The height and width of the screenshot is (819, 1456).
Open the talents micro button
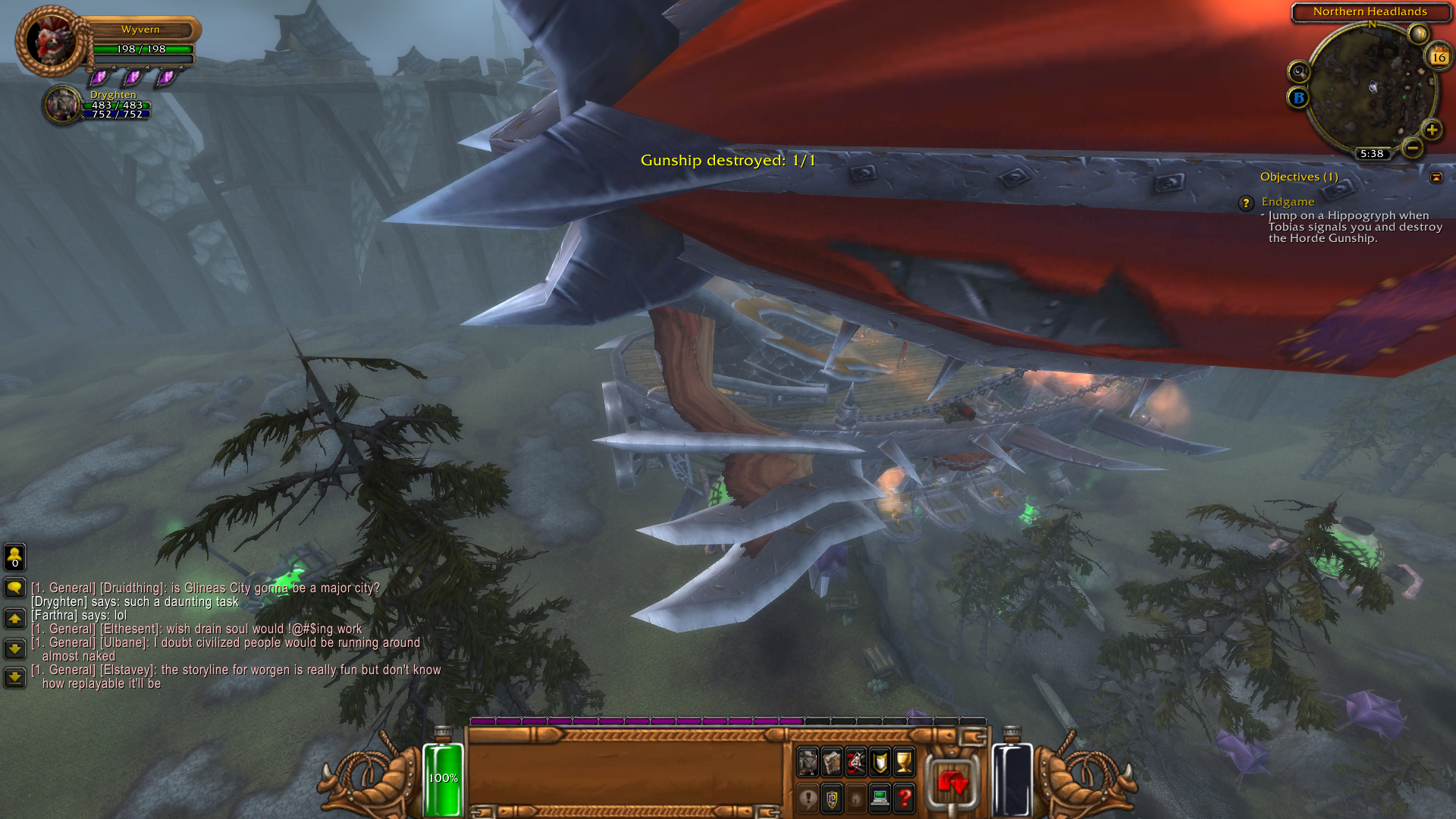point(856,762)
